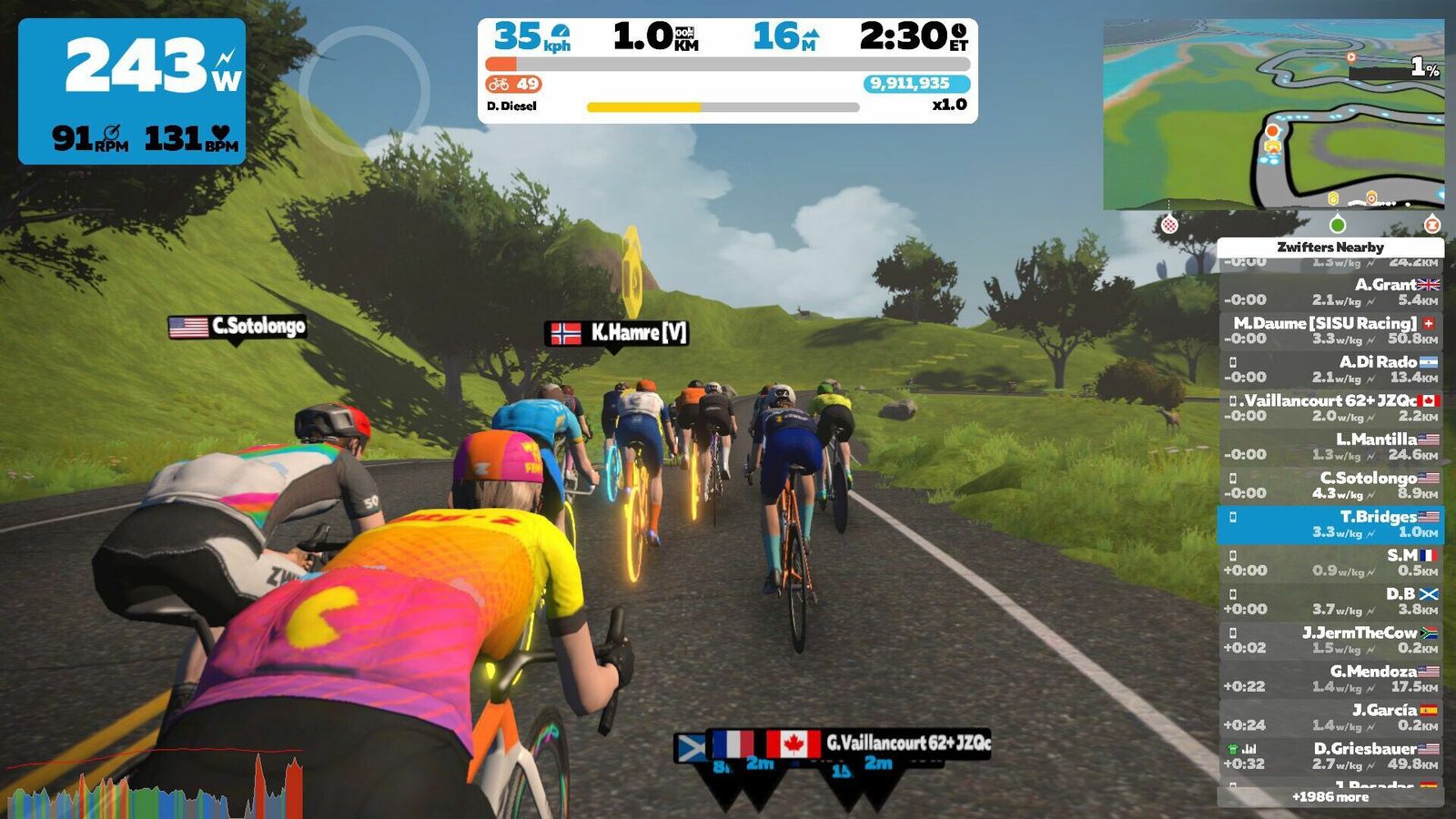Choose D.Griesbauer in the nearby list
The width and height of the screenshot is (1456, 819).
click(x=1330, y=756)
